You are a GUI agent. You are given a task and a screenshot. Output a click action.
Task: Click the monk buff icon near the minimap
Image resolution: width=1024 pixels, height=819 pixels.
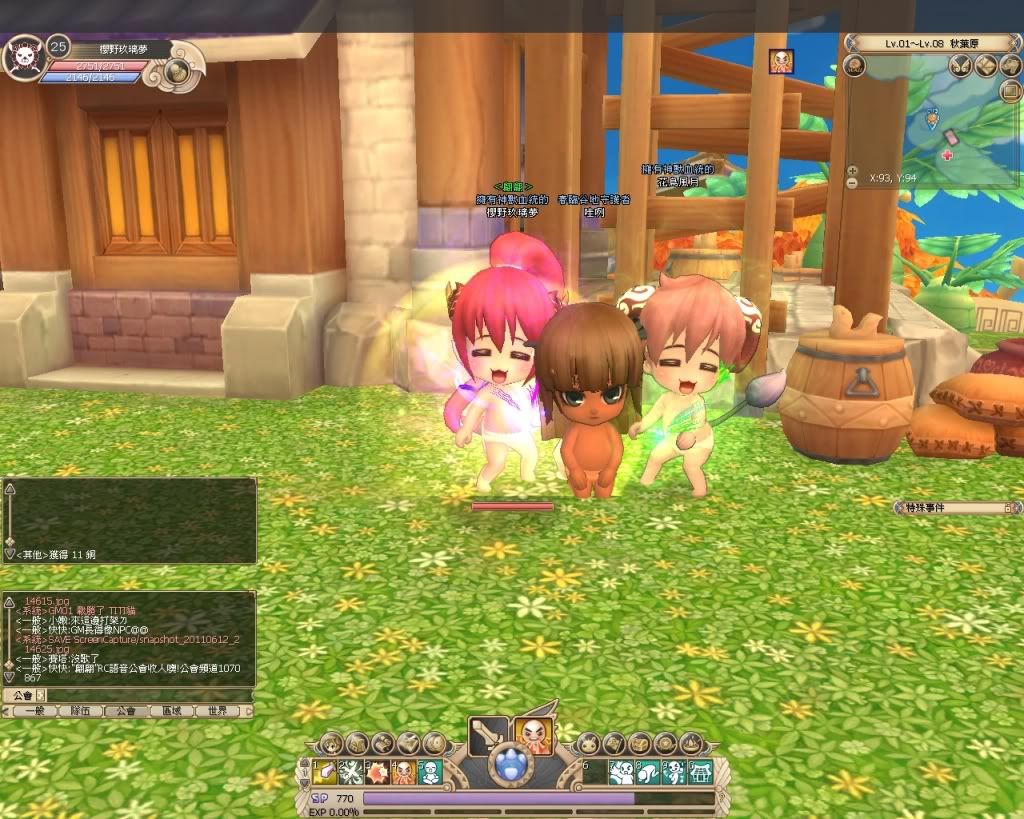[x=781, y=62]
